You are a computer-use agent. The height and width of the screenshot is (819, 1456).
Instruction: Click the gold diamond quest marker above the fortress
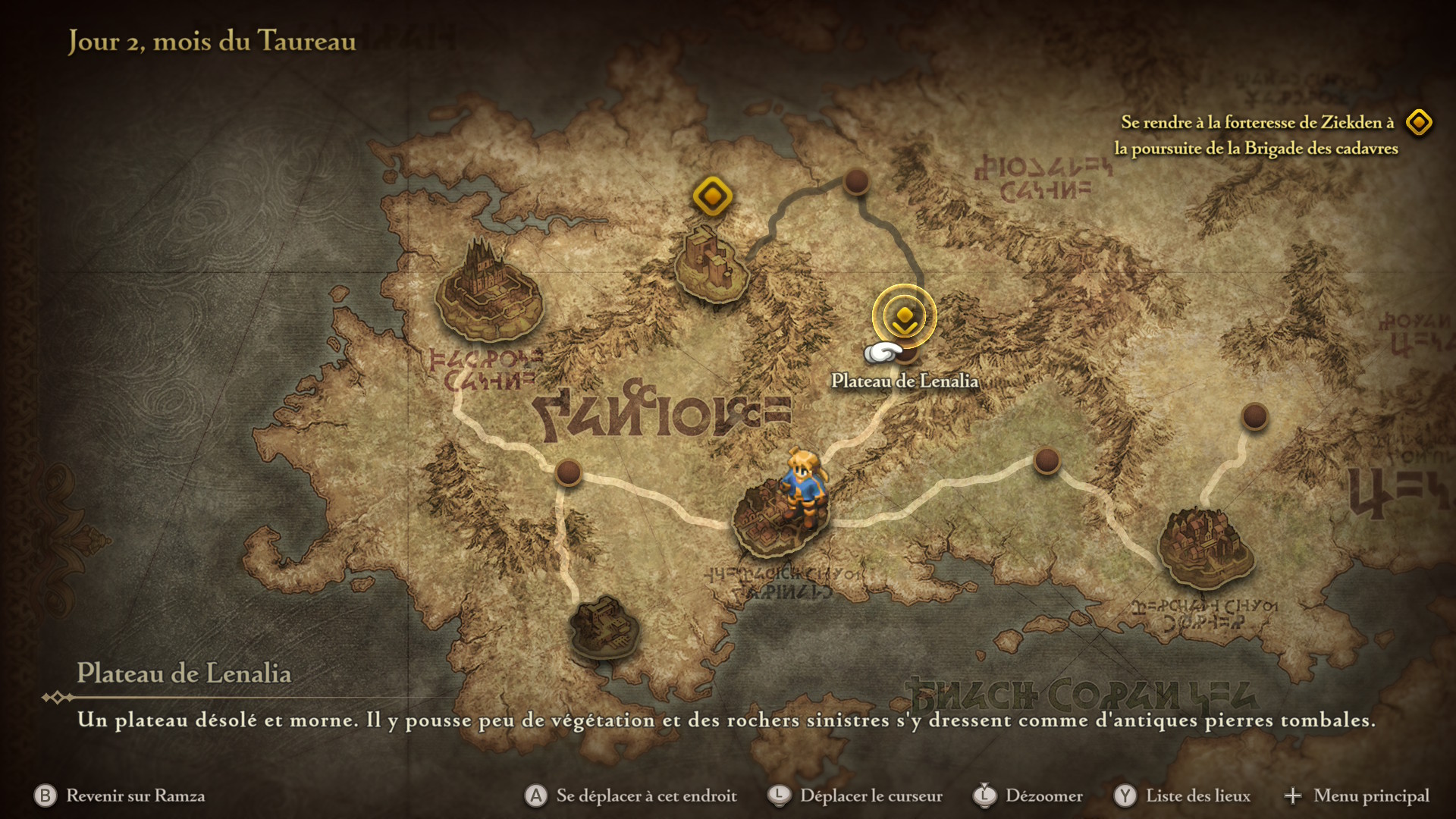point(712,196)
